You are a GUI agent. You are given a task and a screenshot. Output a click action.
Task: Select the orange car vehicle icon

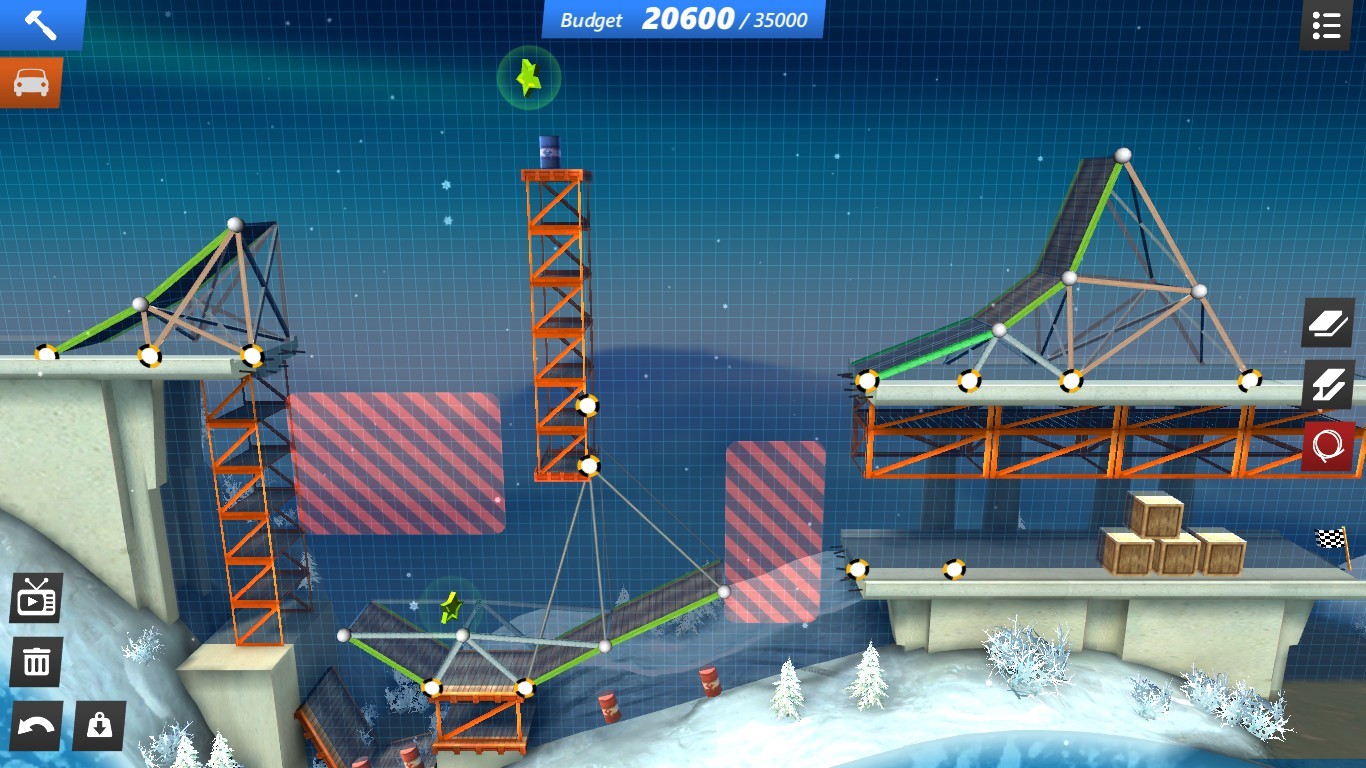(x=28, y=81)
